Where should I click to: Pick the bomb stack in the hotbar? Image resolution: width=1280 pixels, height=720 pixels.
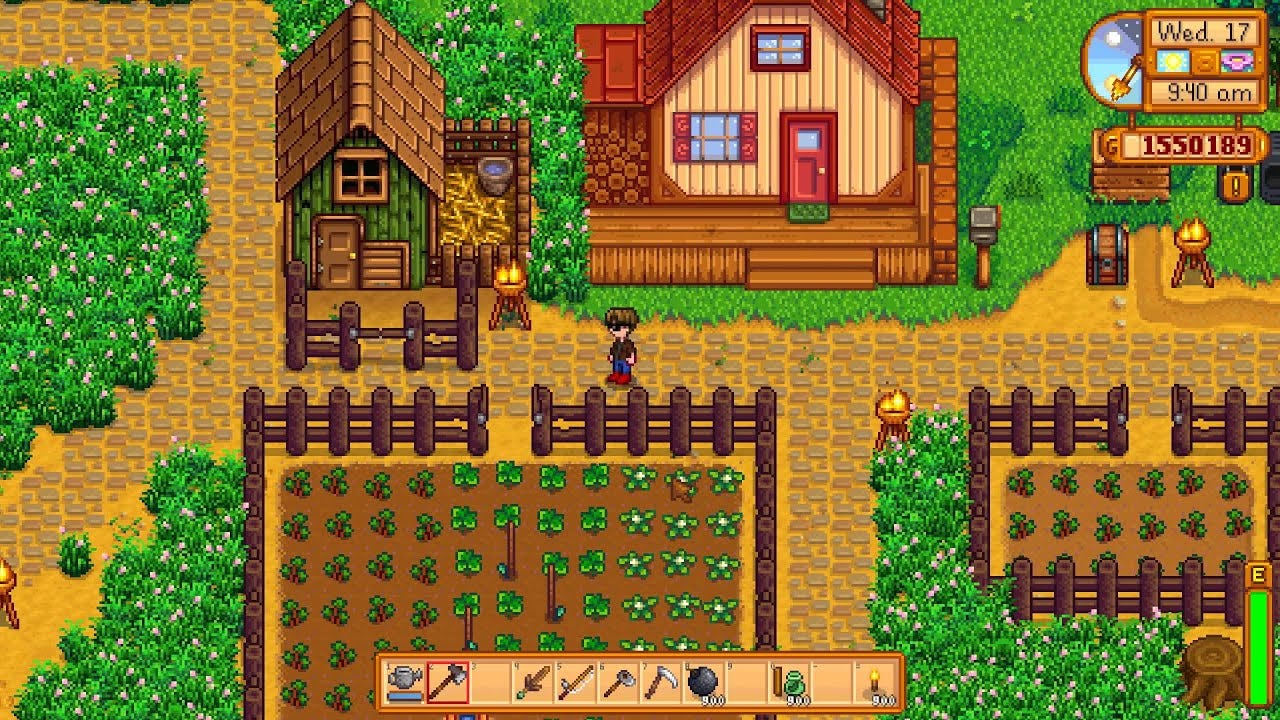704,683
